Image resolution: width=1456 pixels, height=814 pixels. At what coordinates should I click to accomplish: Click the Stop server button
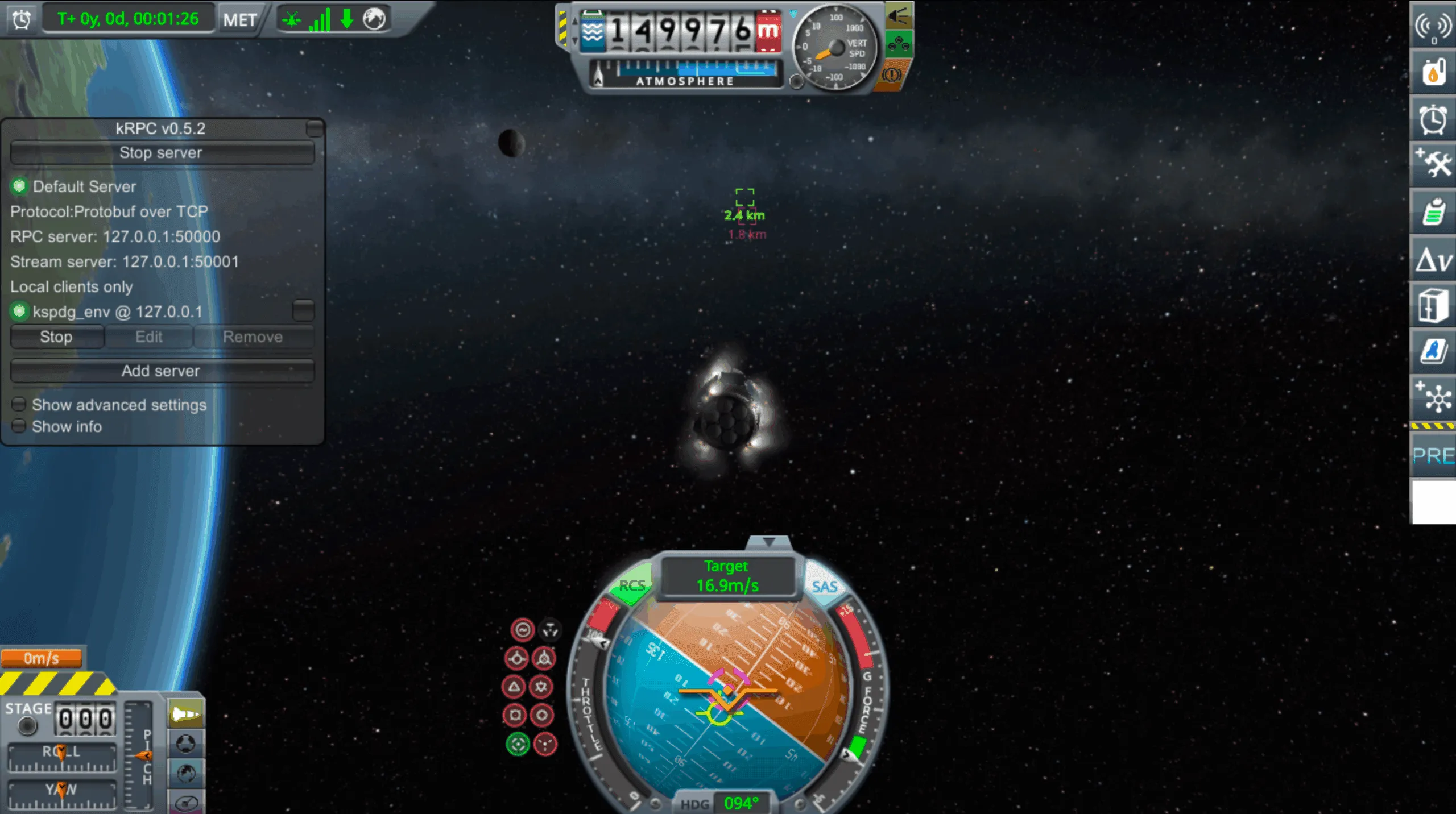pos(162,153)
